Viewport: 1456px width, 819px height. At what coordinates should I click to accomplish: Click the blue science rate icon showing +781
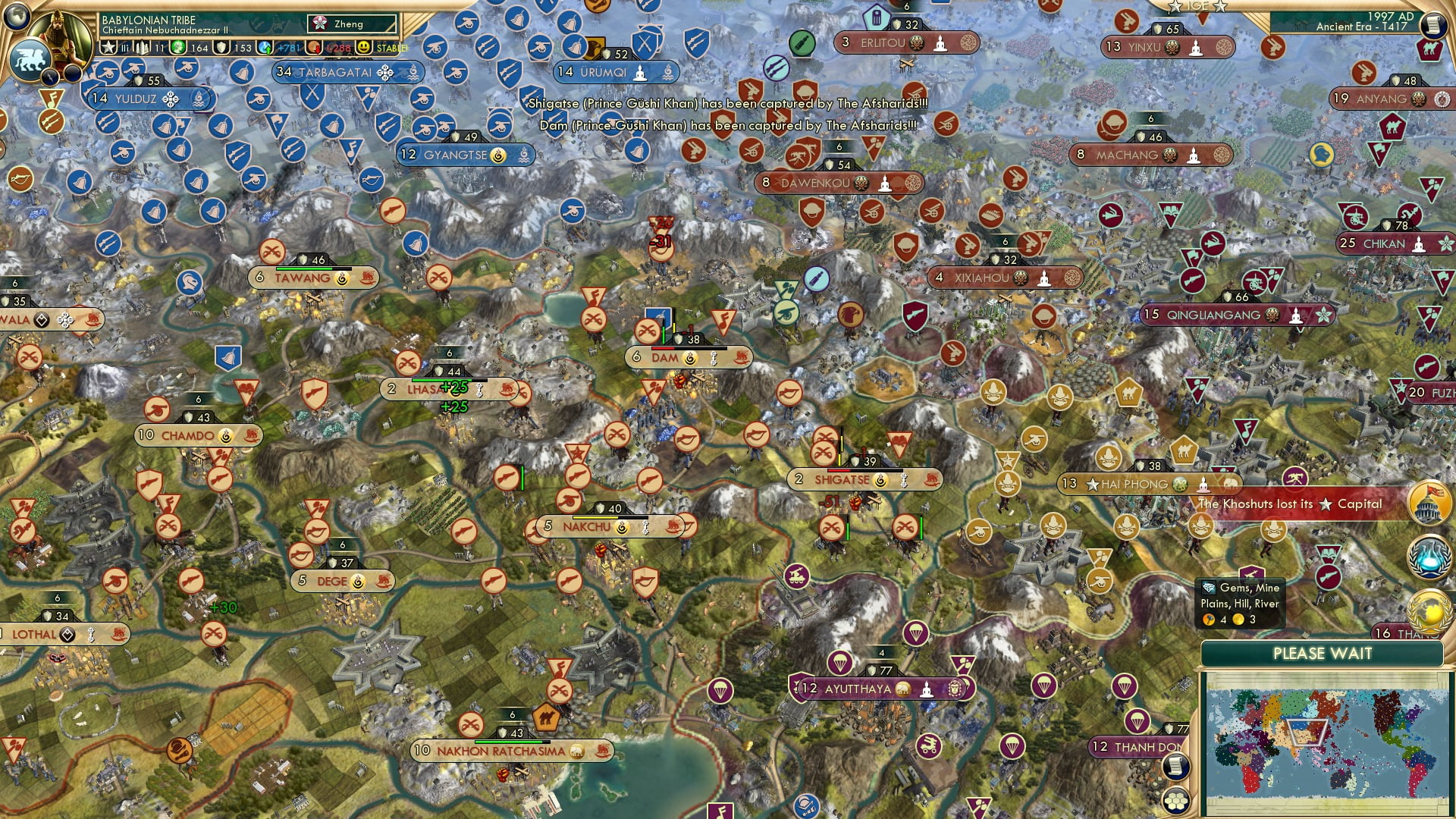(x=265, y=46)
